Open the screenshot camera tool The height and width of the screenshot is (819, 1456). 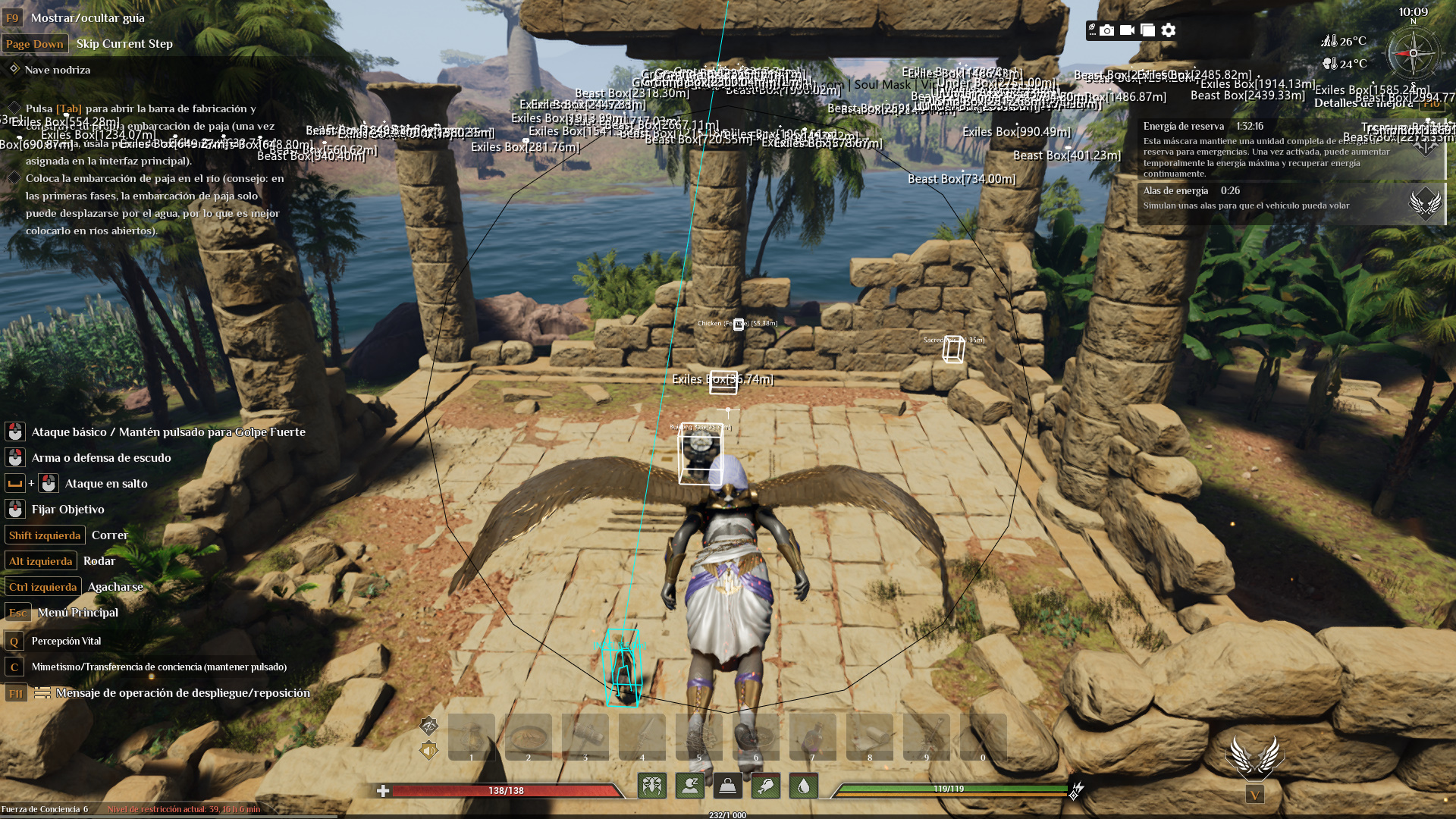point(1107,30)
